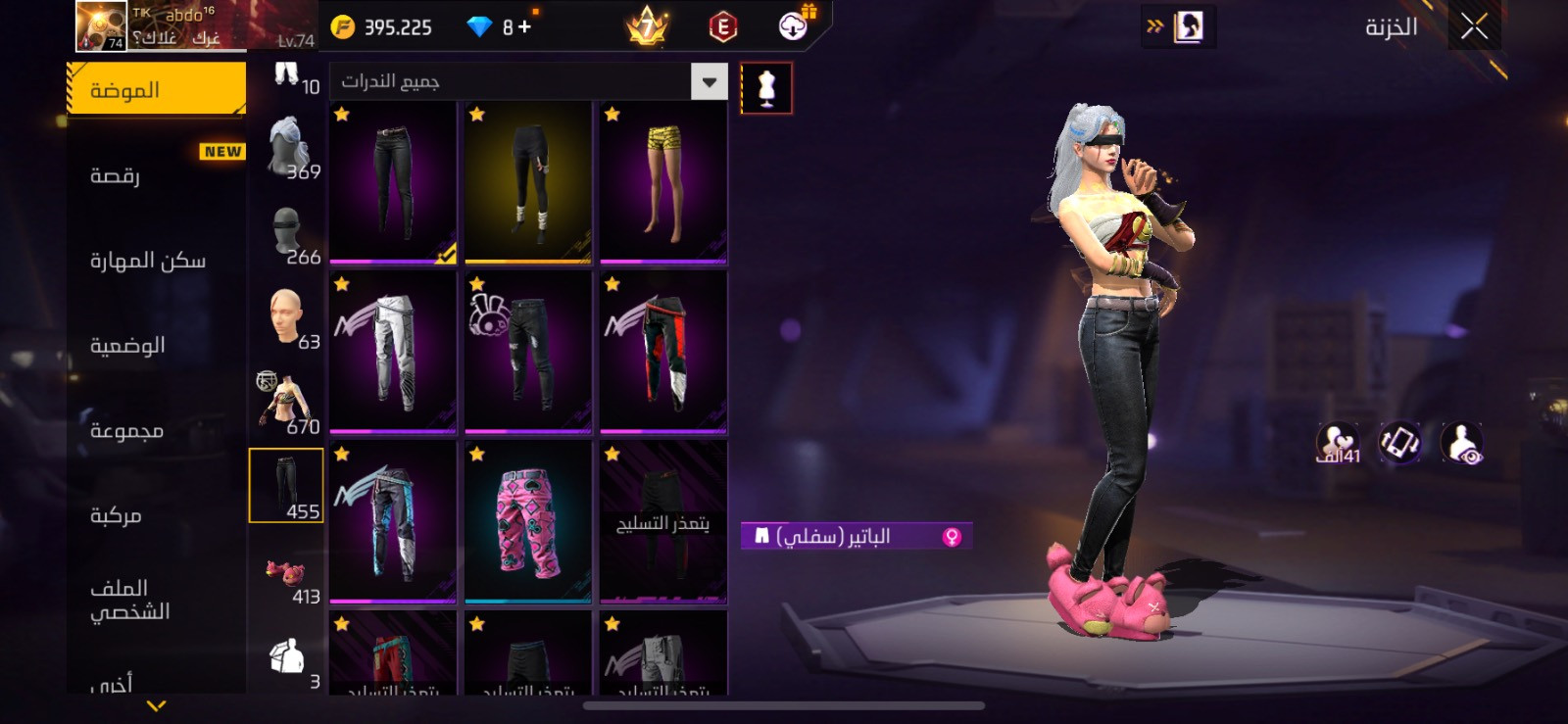Click the mannequin preview button
The width and height of the screenshot is (1568, 724).
(766, 89)
